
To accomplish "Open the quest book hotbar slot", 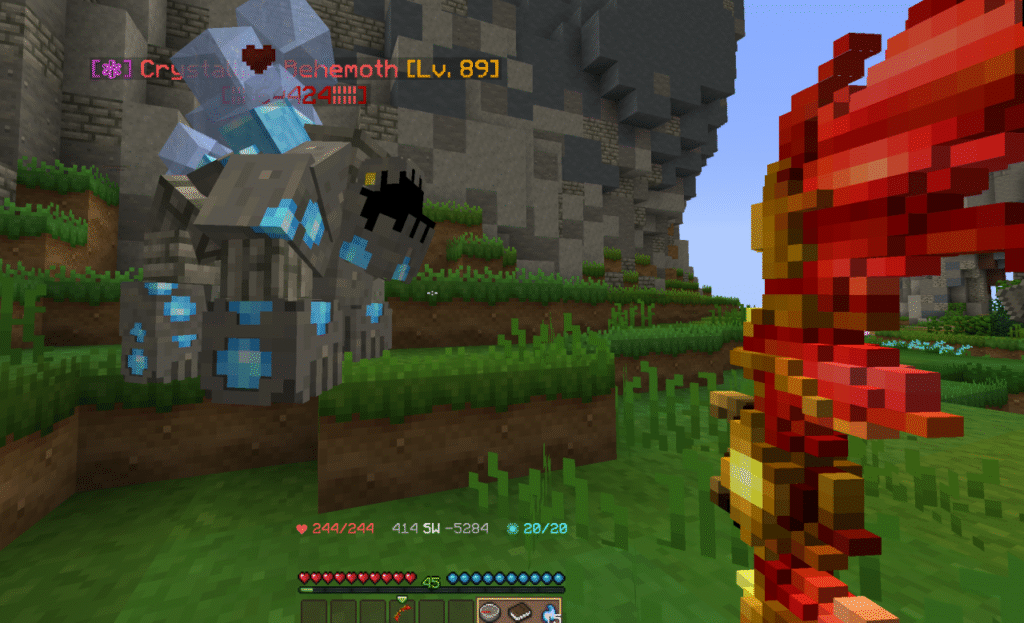I will (520, 611).
